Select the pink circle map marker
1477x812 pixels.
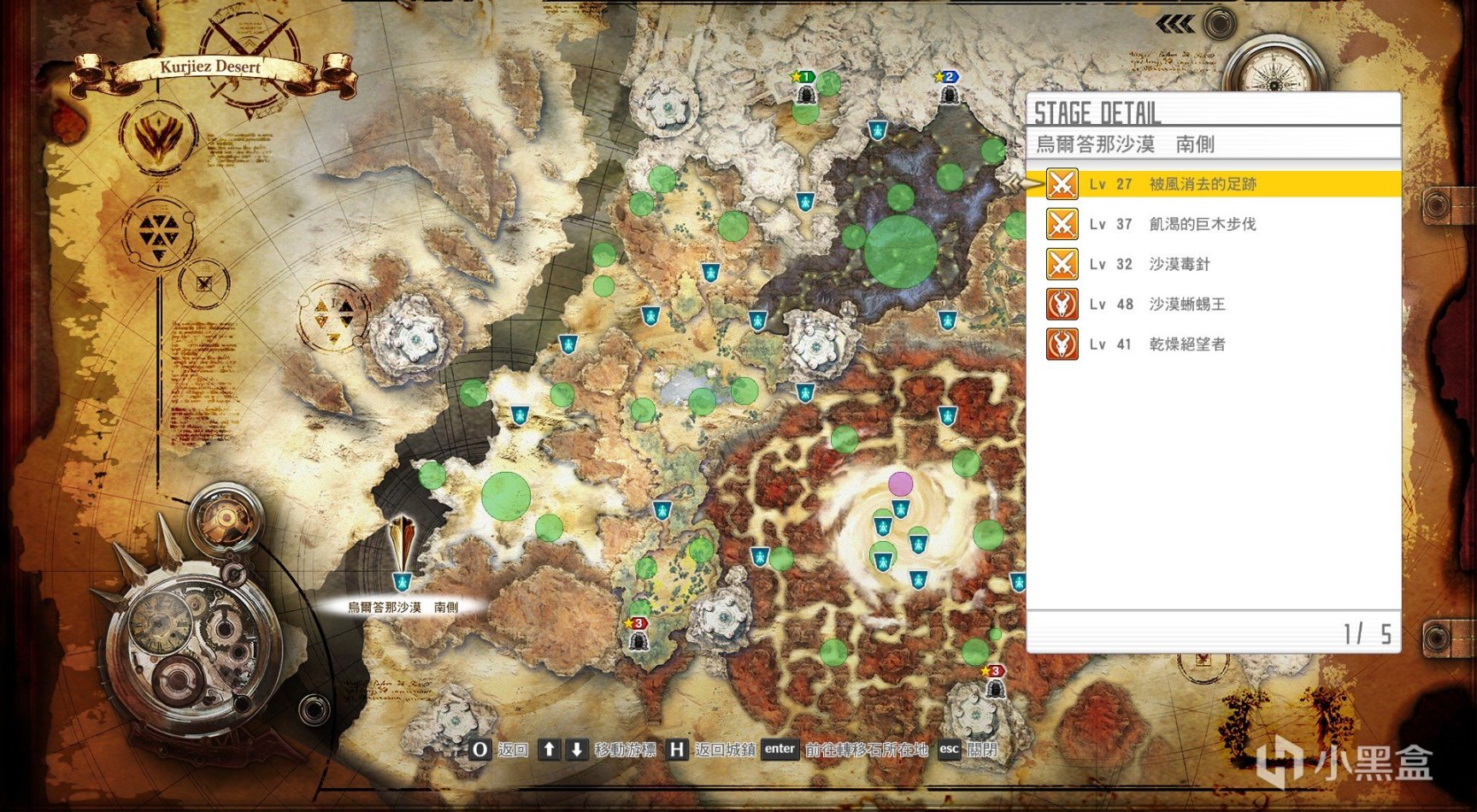pyautogui.click(x=900, y=484)
